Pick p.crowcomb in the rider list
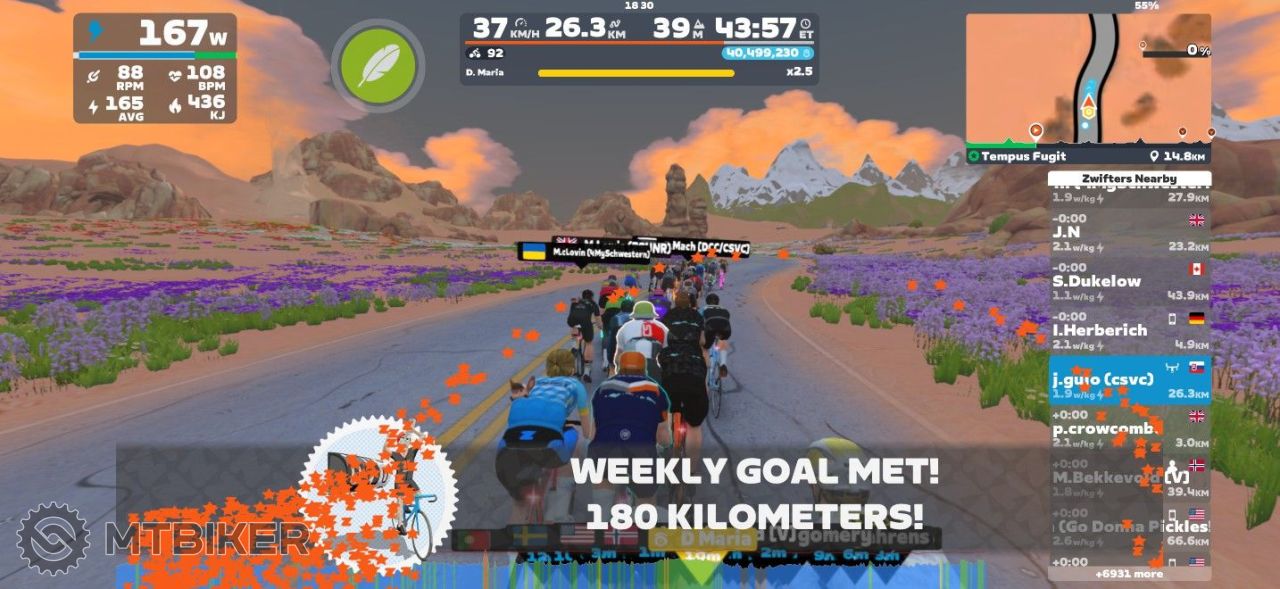 [1128, 430]
